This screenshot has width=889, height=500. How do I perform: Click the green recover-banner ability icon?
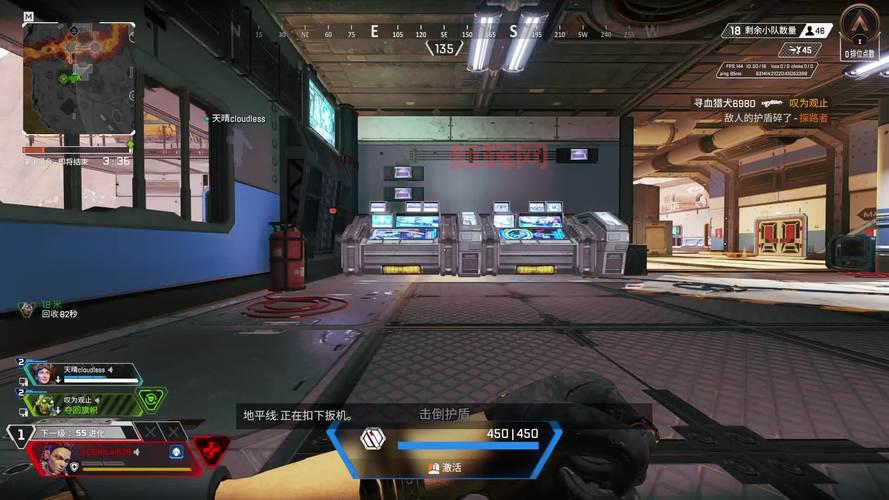(x=151, y=400)
